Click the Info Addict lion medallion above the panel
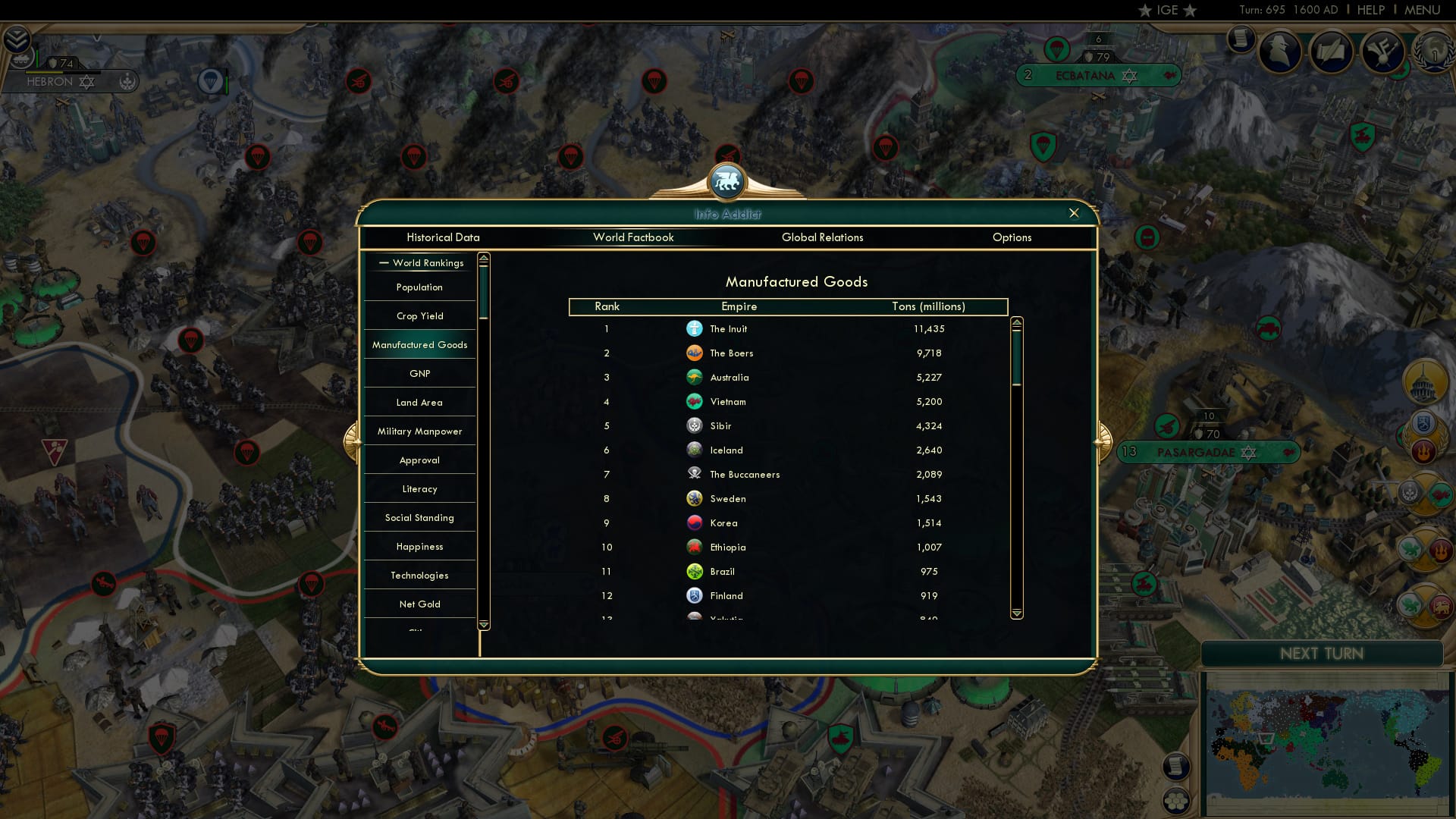Viewport: 1456px width, 819px height. [727, 182]
